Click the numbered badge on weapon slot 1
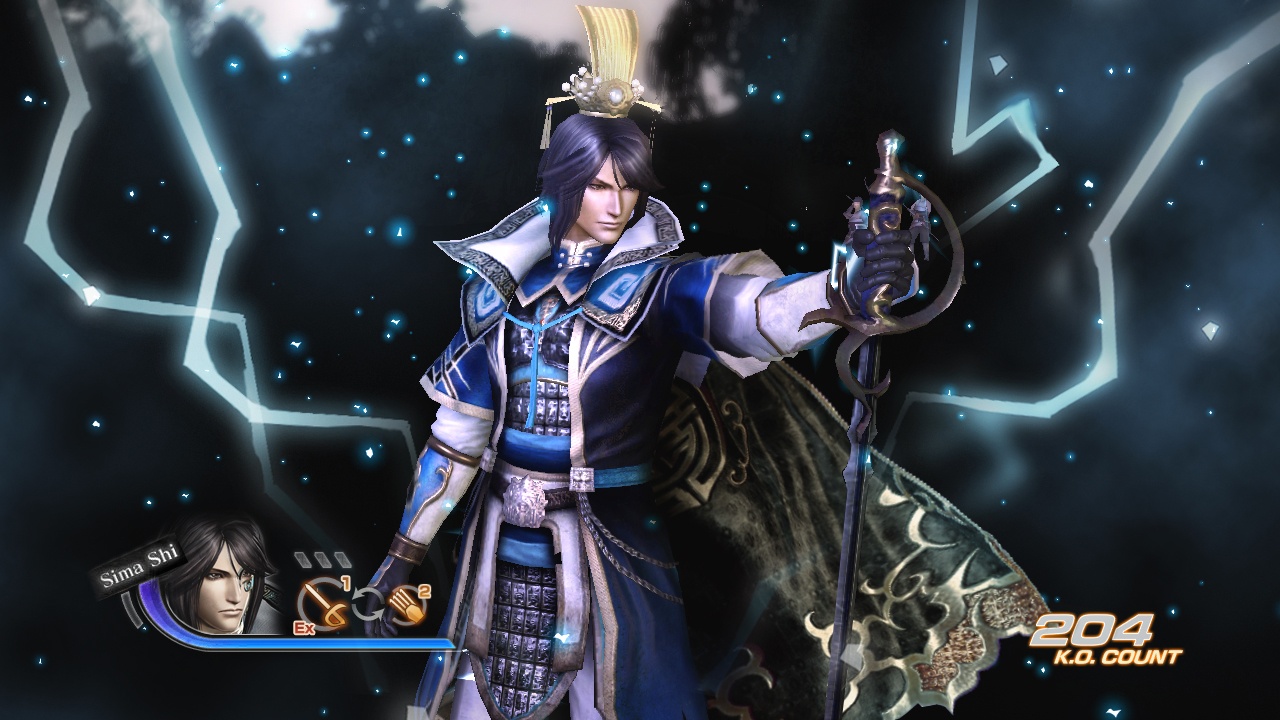The height and width of the screenshot is (720, 1280). [346, 580]
